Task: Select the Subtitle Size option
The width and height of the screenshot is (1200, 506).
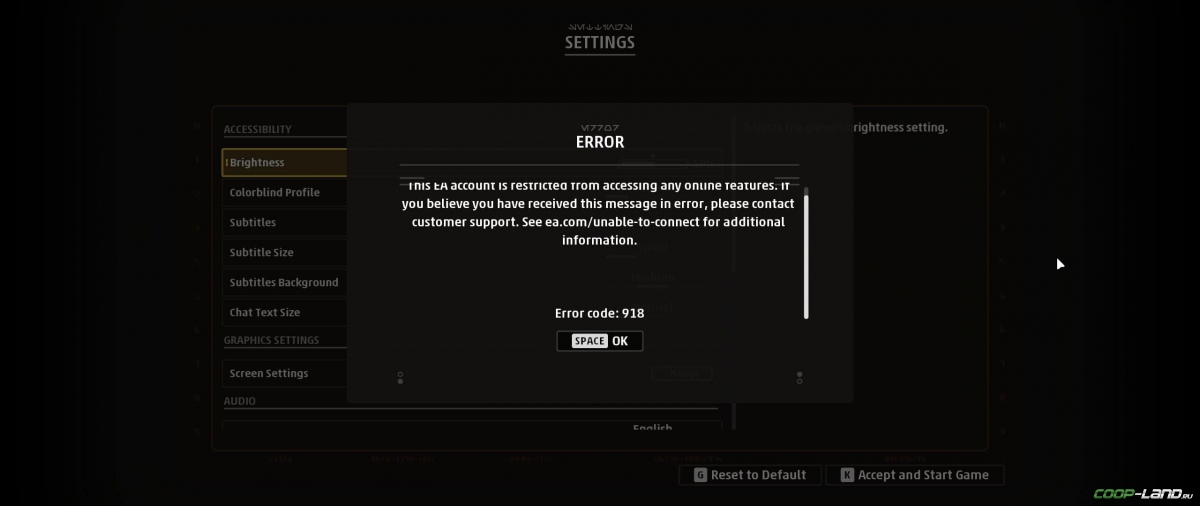Action: pos(284,253)
